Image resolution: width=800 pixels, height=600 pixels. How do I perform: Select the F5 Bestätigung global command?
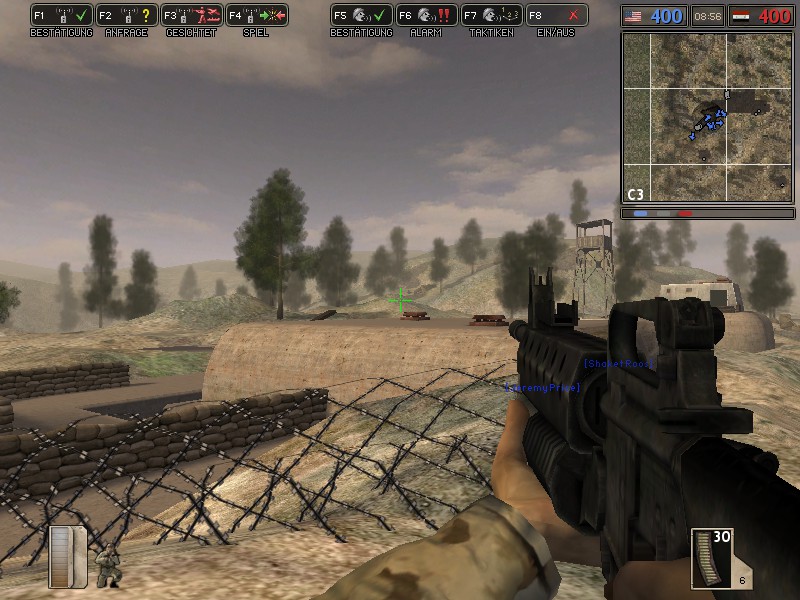click(362, 15)
